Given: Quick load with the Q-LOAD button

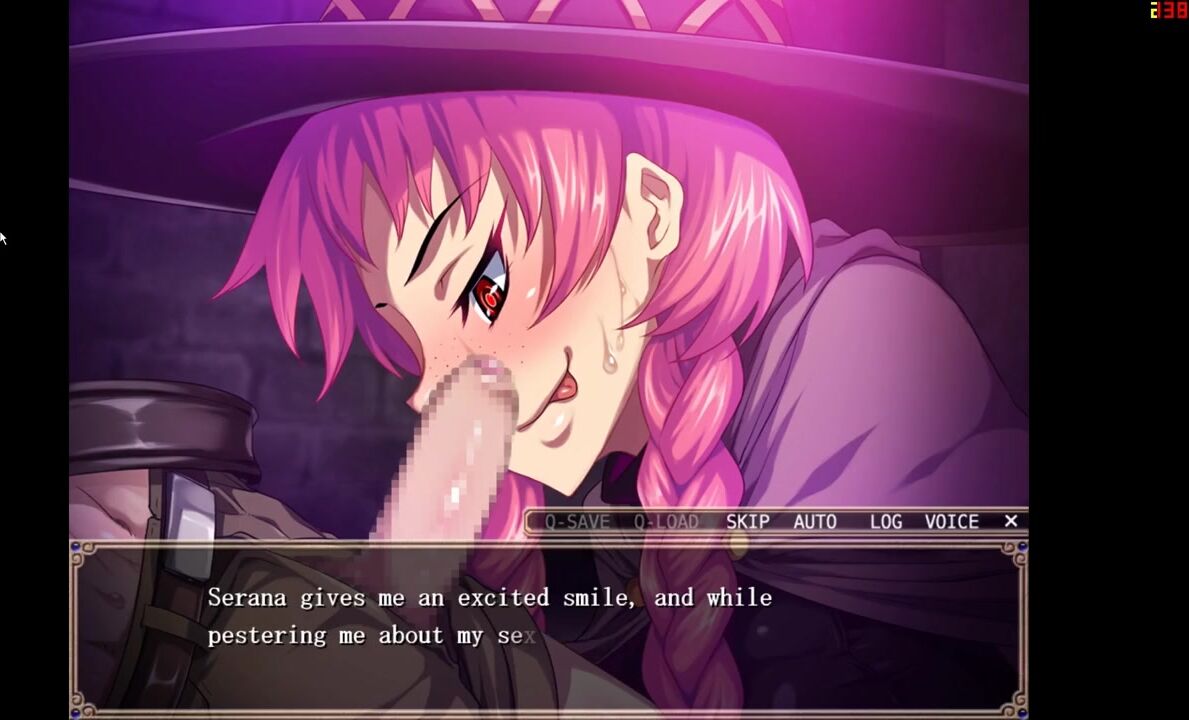Looking at the screenshot, I should pyautogui.click(x=666, y=522).
